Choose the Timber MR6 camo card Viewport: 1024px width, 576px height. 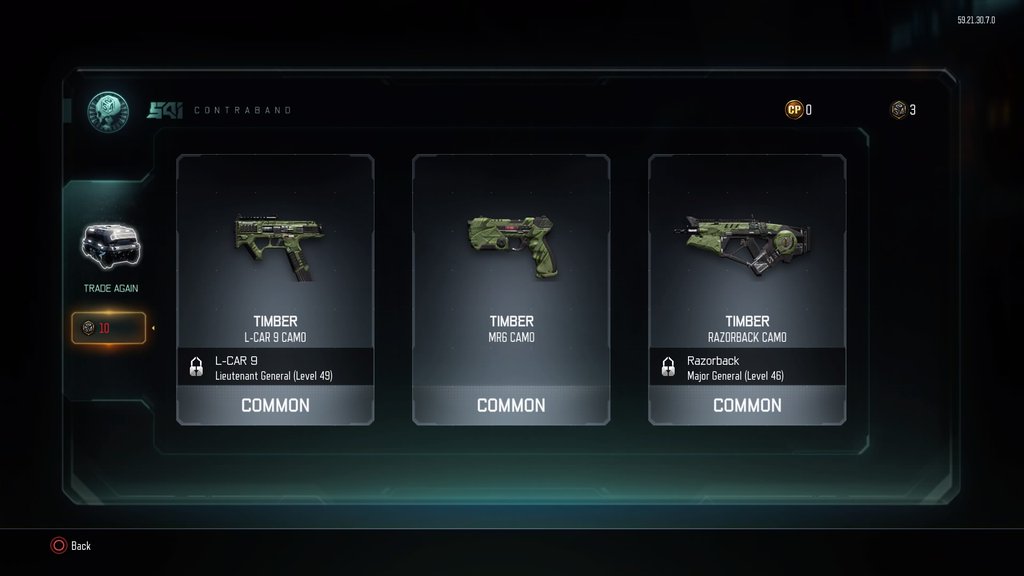(x=511, y=289)
